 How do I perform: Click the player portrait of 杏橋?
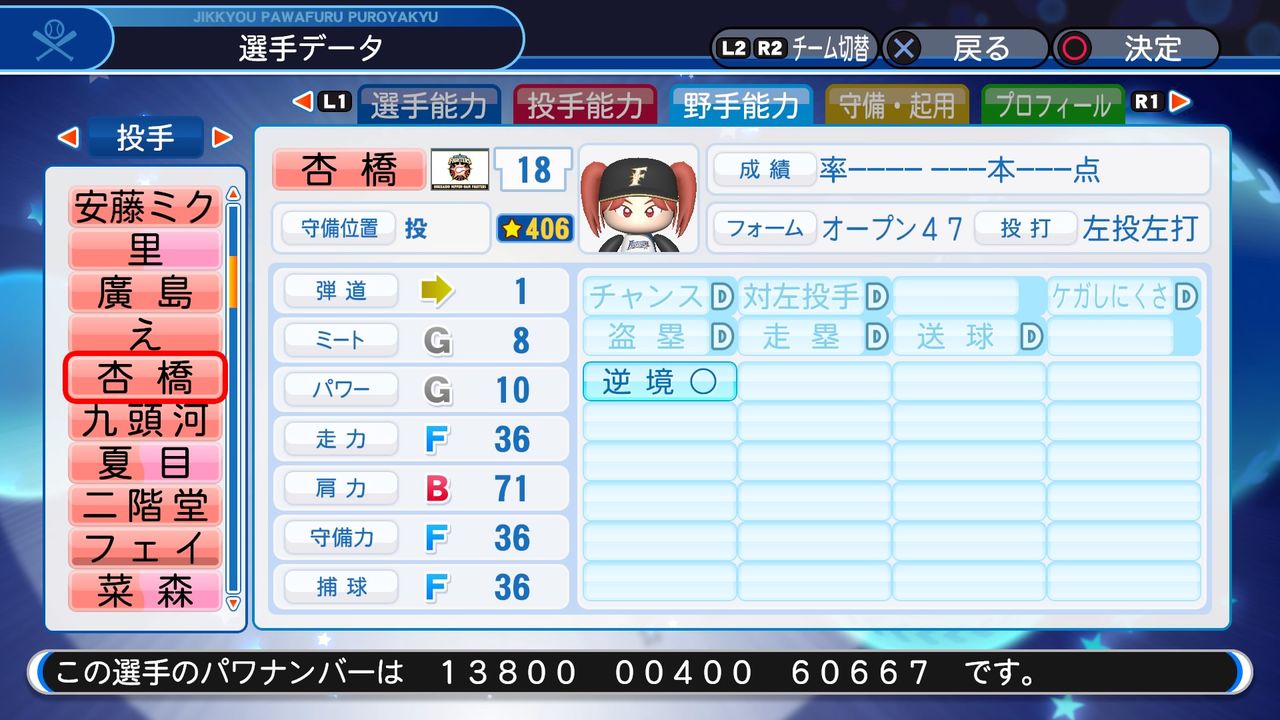pos(637,198)
